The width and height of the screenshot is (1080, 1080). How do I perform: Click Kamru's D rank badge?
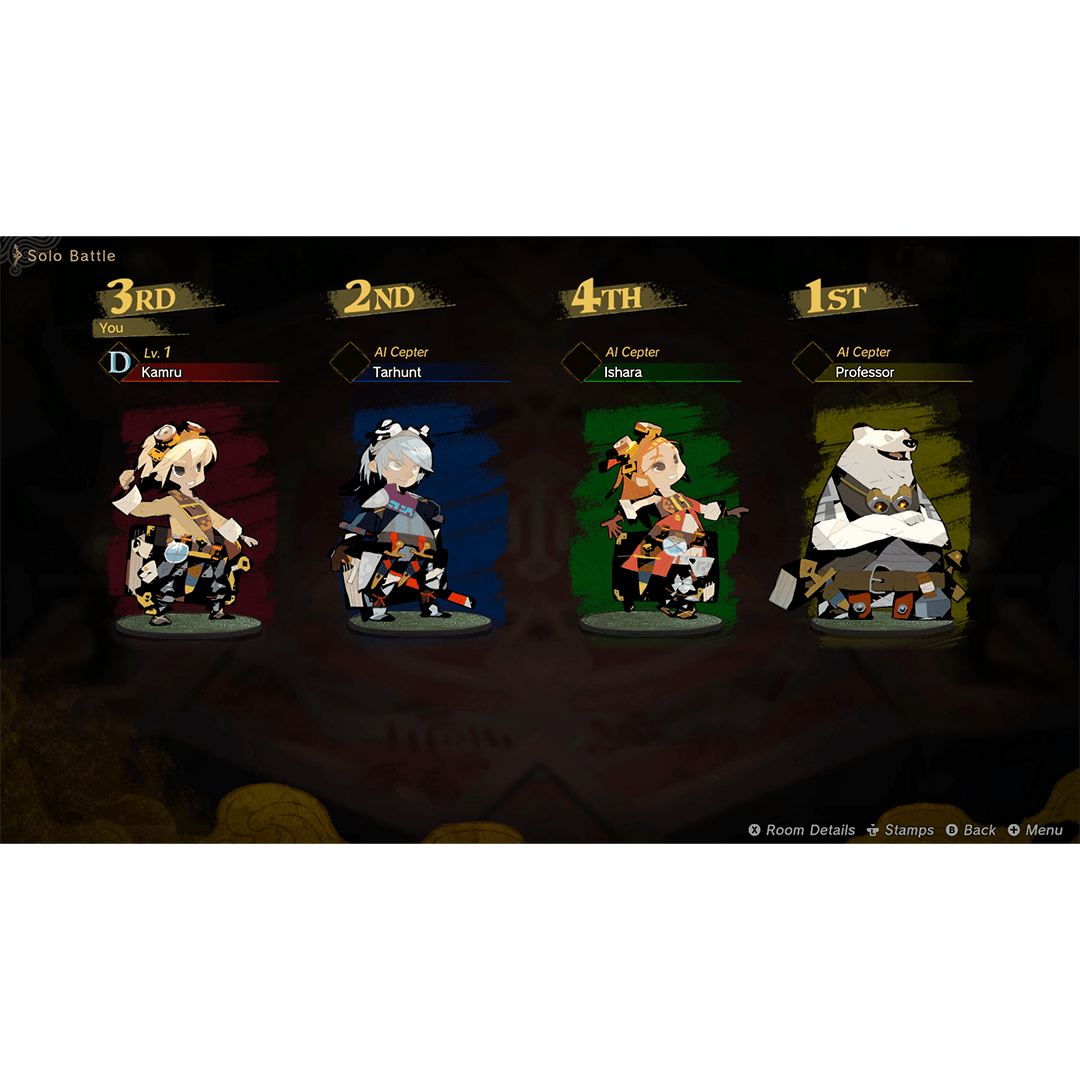point(119,362)
